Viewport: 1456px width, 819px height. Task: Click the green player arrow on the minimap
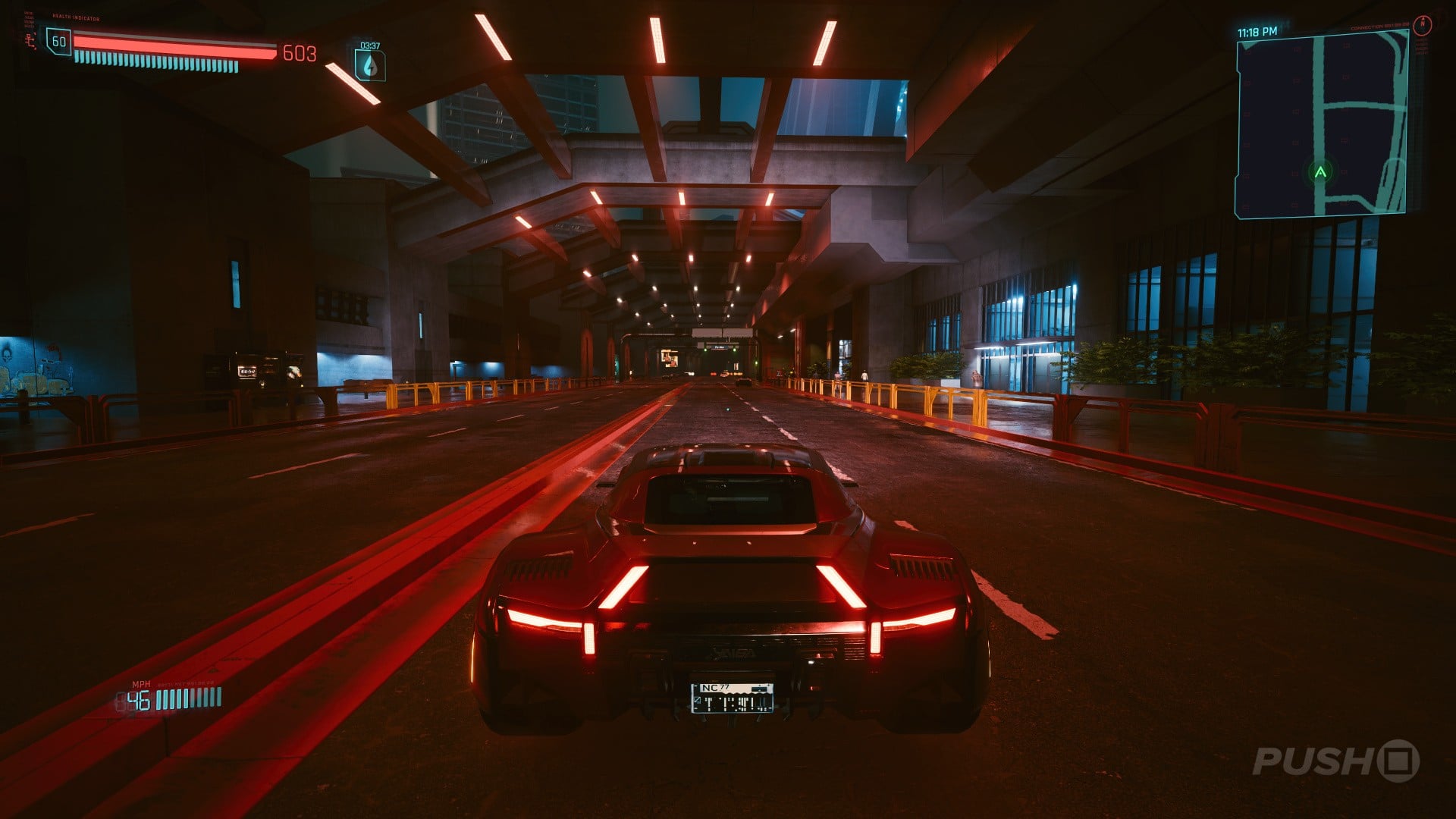coord(1320,172)
